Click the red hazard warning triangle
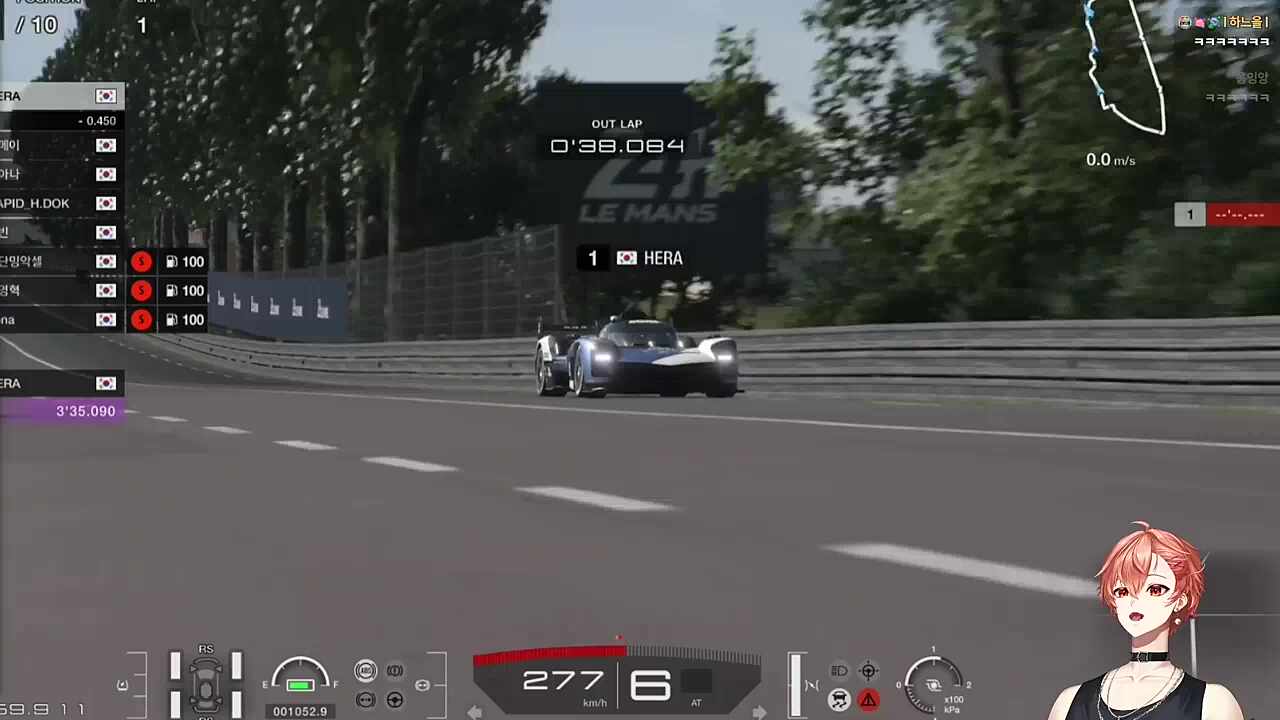This screenshot has width=1280, height=720. 868,700
